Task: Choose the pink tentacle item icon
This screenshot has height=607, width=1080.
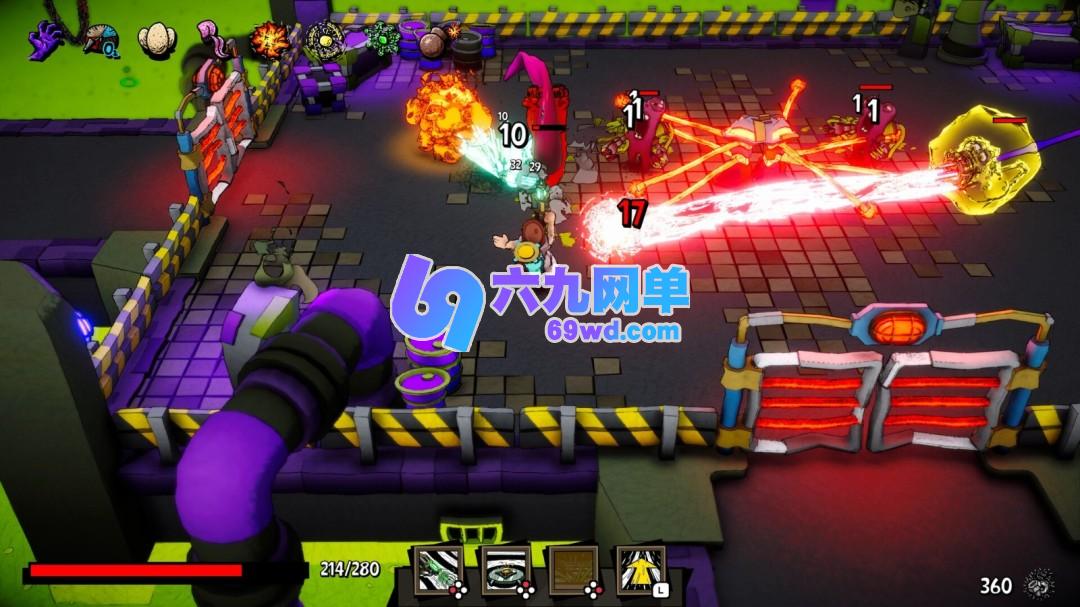Action: tap(212, 40)
